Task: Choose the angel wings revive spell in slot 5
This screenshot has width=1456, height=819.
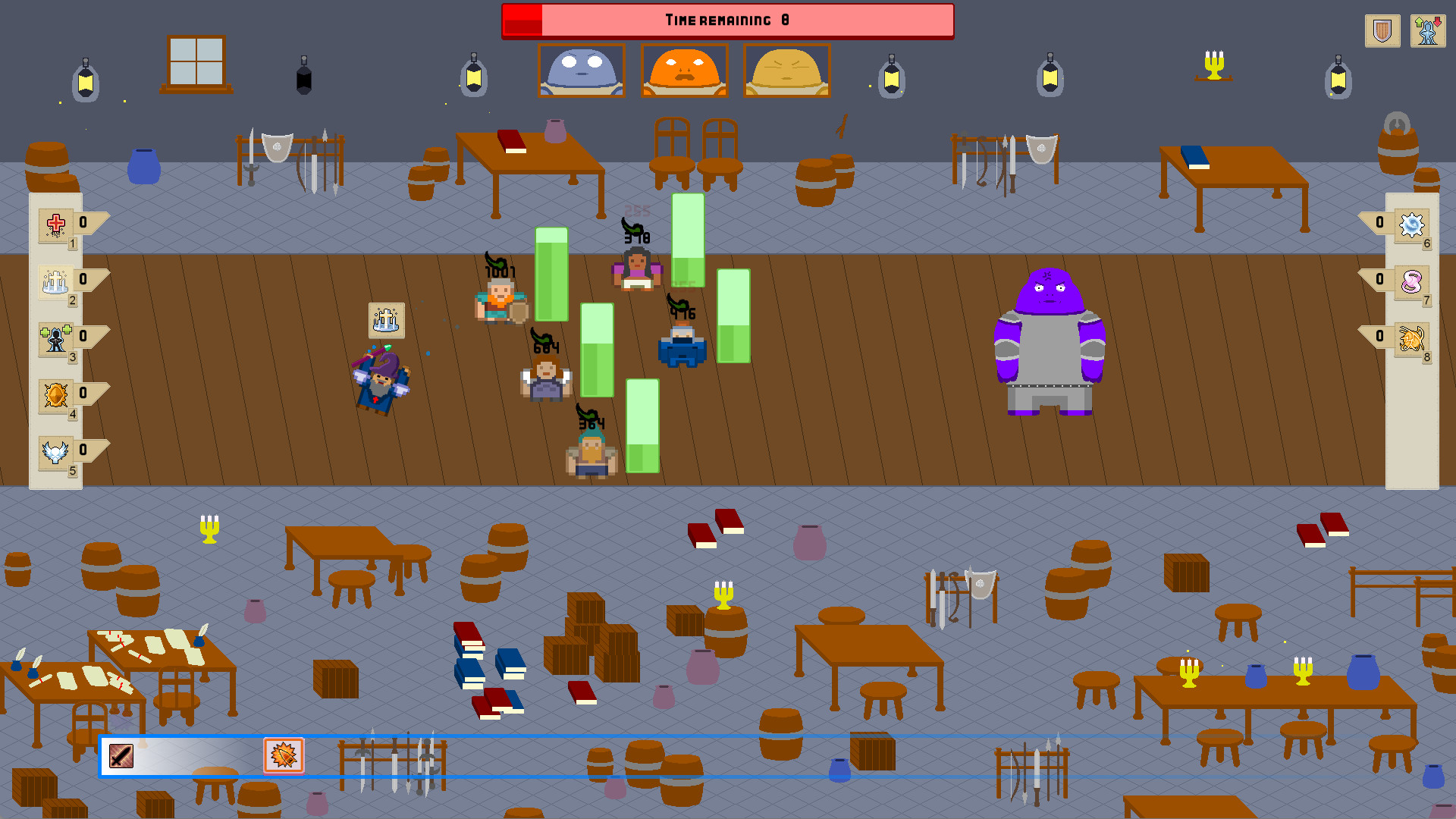Action: click(55, 453)
